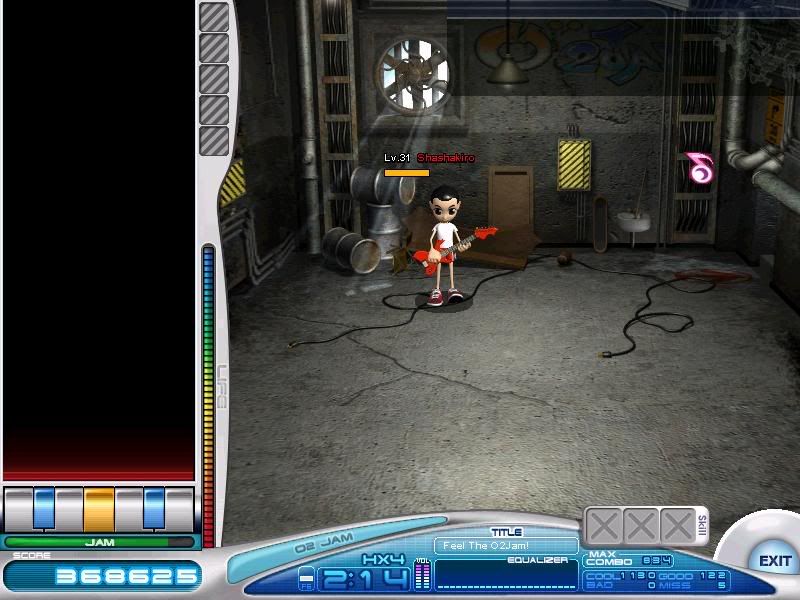Click the pink music note icon

(x=698, y=168)
